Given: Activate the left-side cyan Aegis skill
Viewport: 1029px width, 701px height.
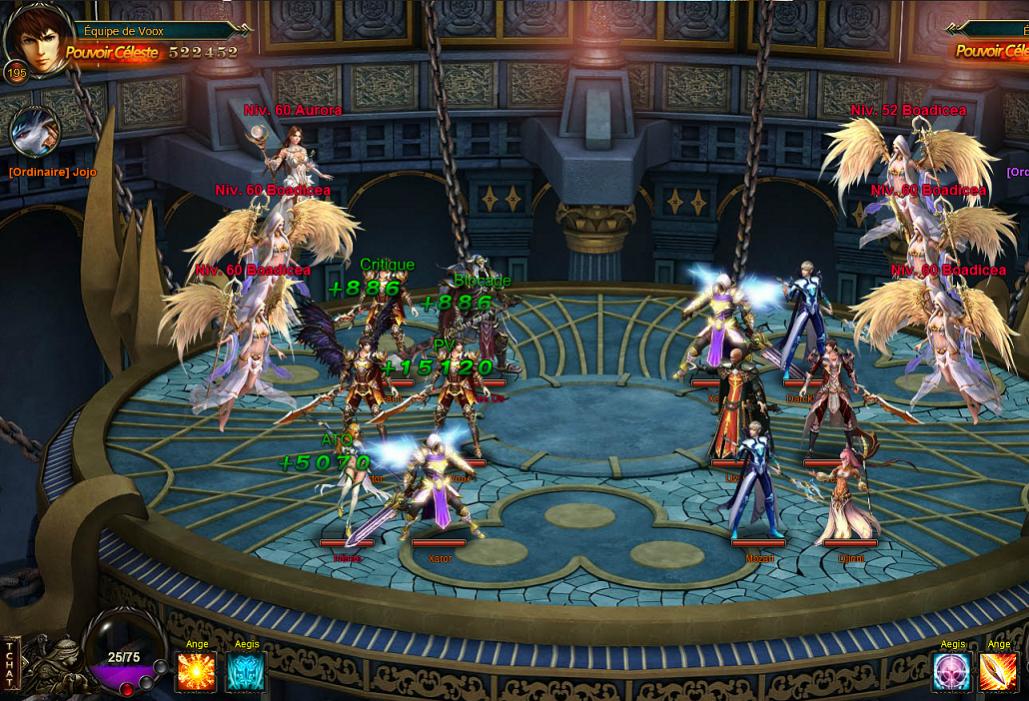Looking at the screenshot, I should pyautogui.click(x=246, y=672).
